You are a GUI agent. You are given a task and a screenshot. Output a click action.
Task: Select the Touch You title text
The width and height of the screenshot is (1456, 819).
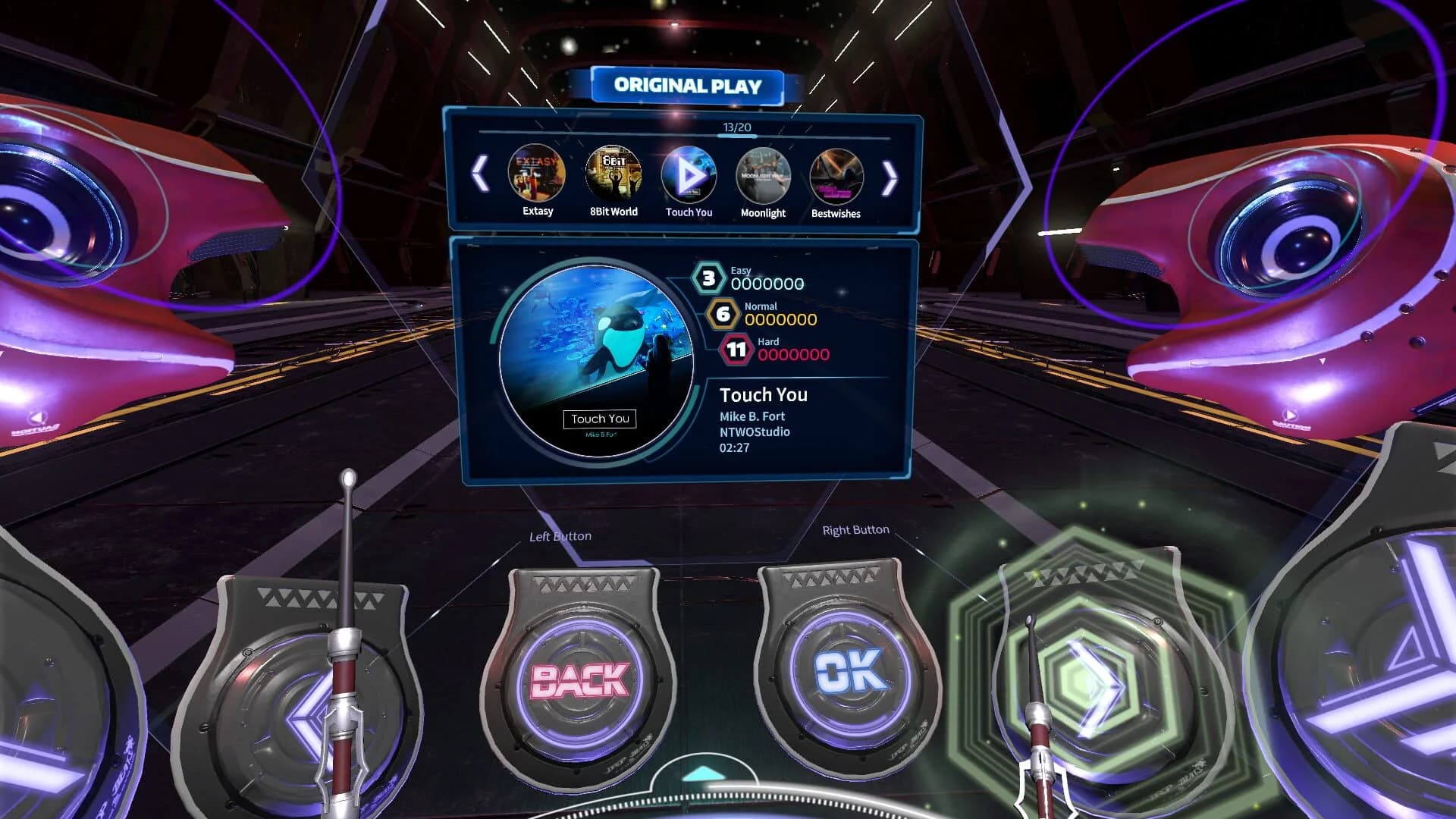pos(763,395)
